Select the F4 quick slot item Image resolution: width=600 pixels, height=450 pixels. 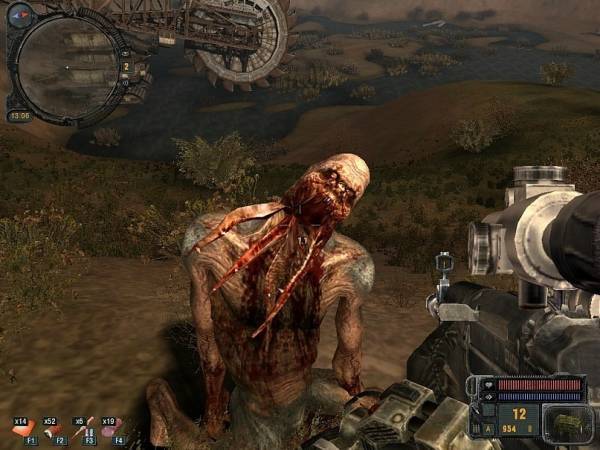click(110, 428)
